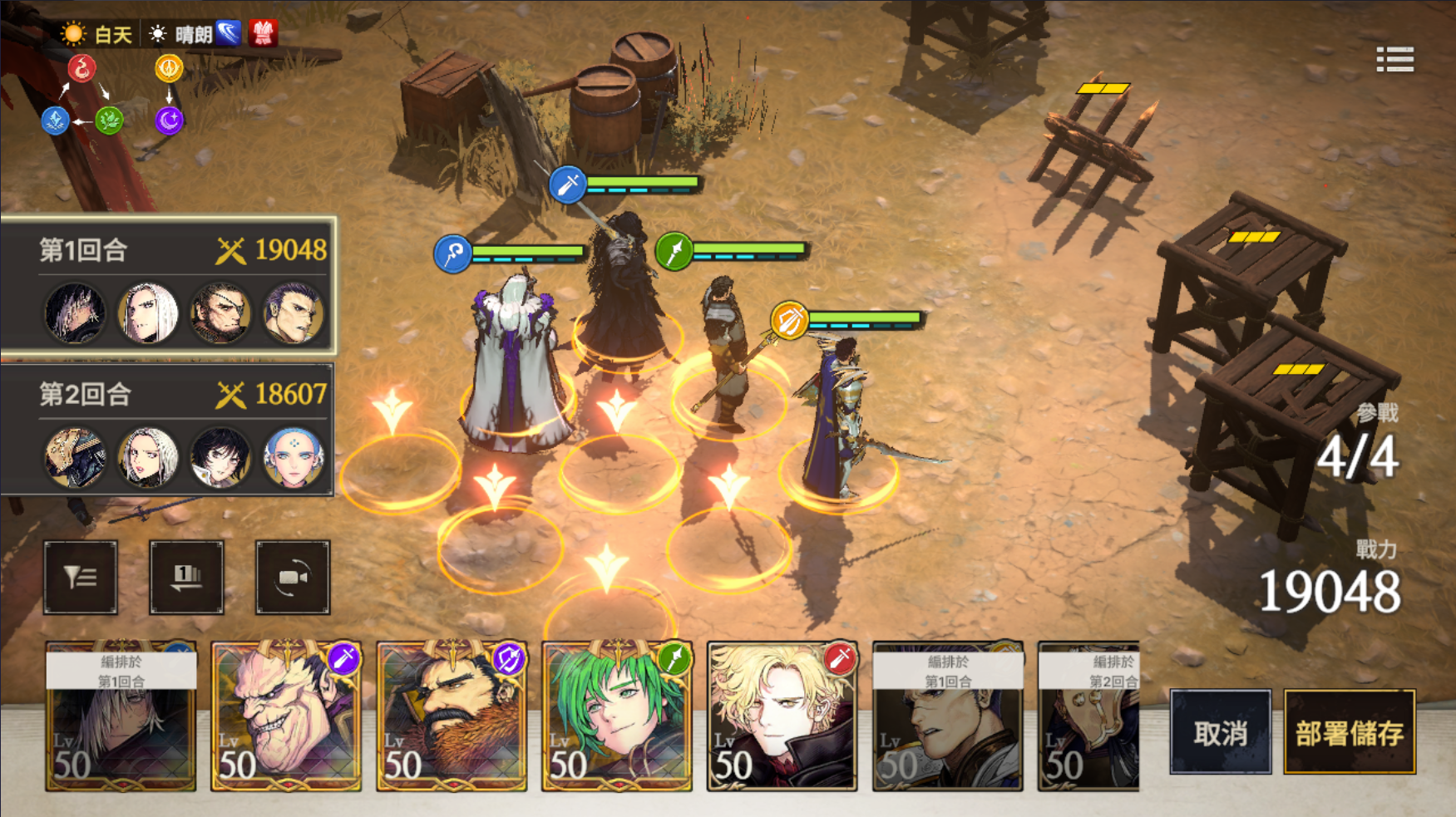Select the red-bearded hero card
Screen dimensions: 1456x817
pyautogui.click(x=451, y=716)
